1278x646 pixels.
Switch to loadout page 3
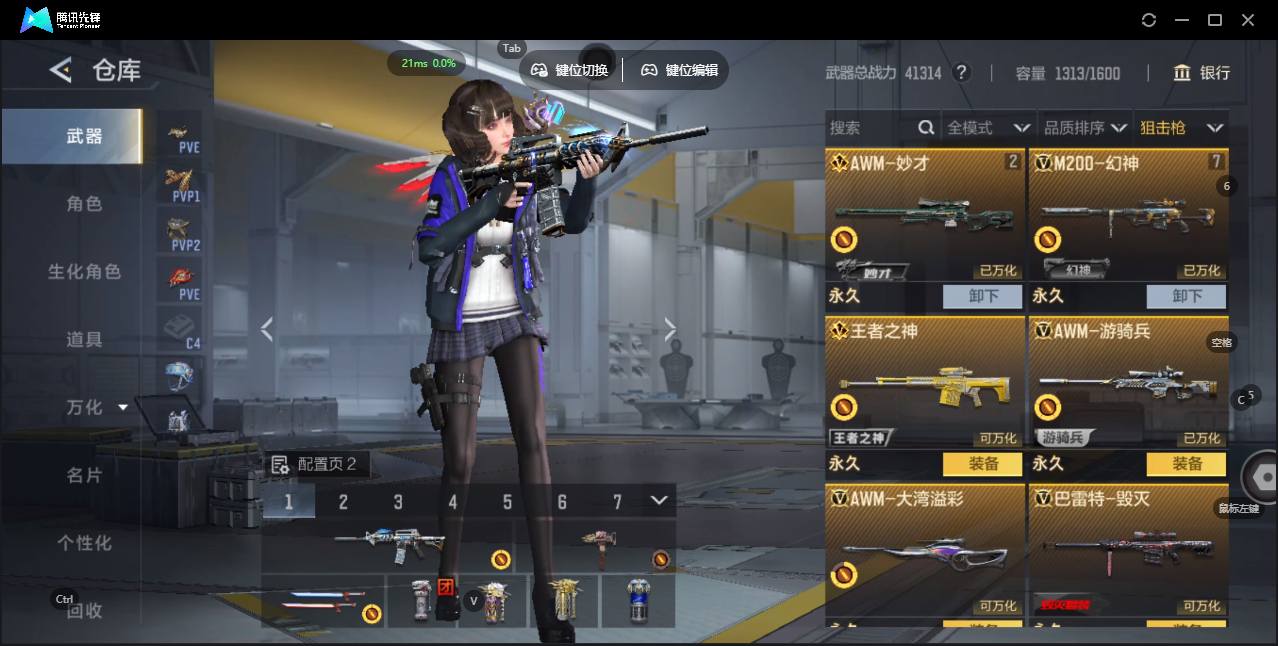tap(398, 502)
